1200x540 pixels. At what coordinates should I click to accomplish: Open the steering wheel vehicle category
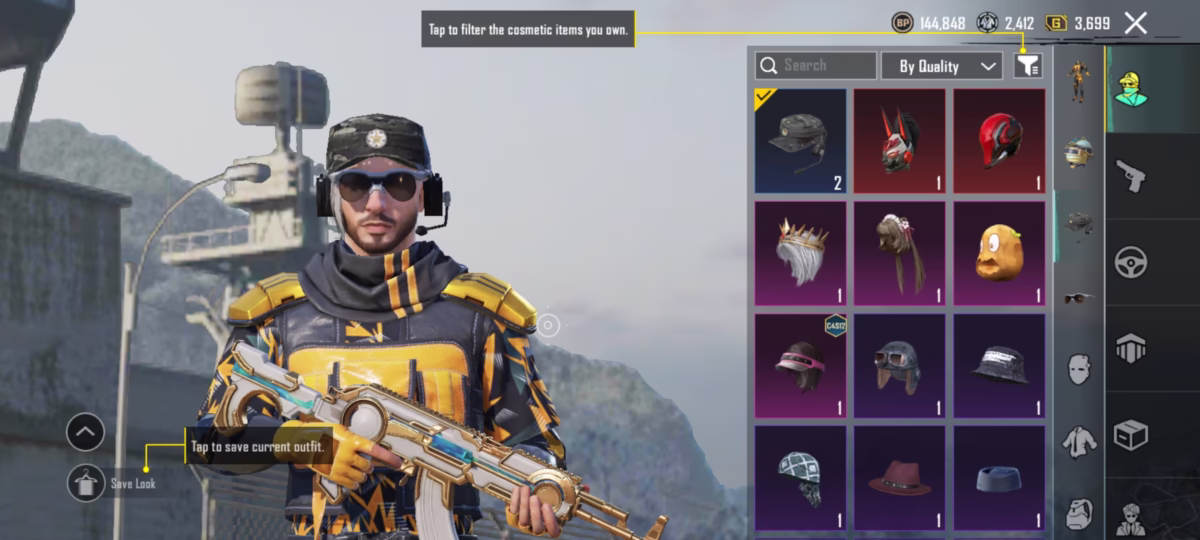click(x=1131, y=262)
